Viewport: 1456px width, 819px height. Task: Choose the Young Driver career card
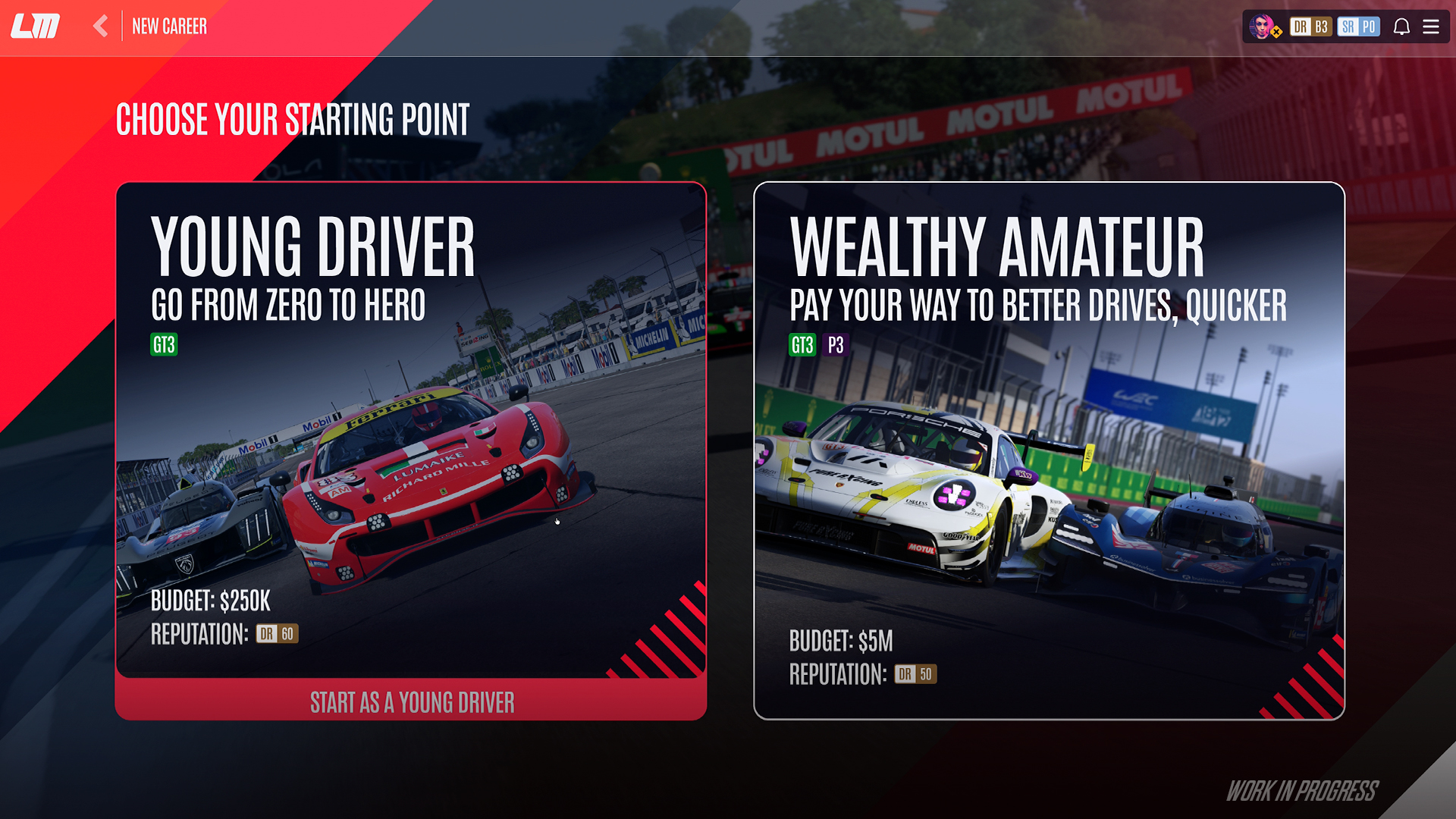coord(410,428)
